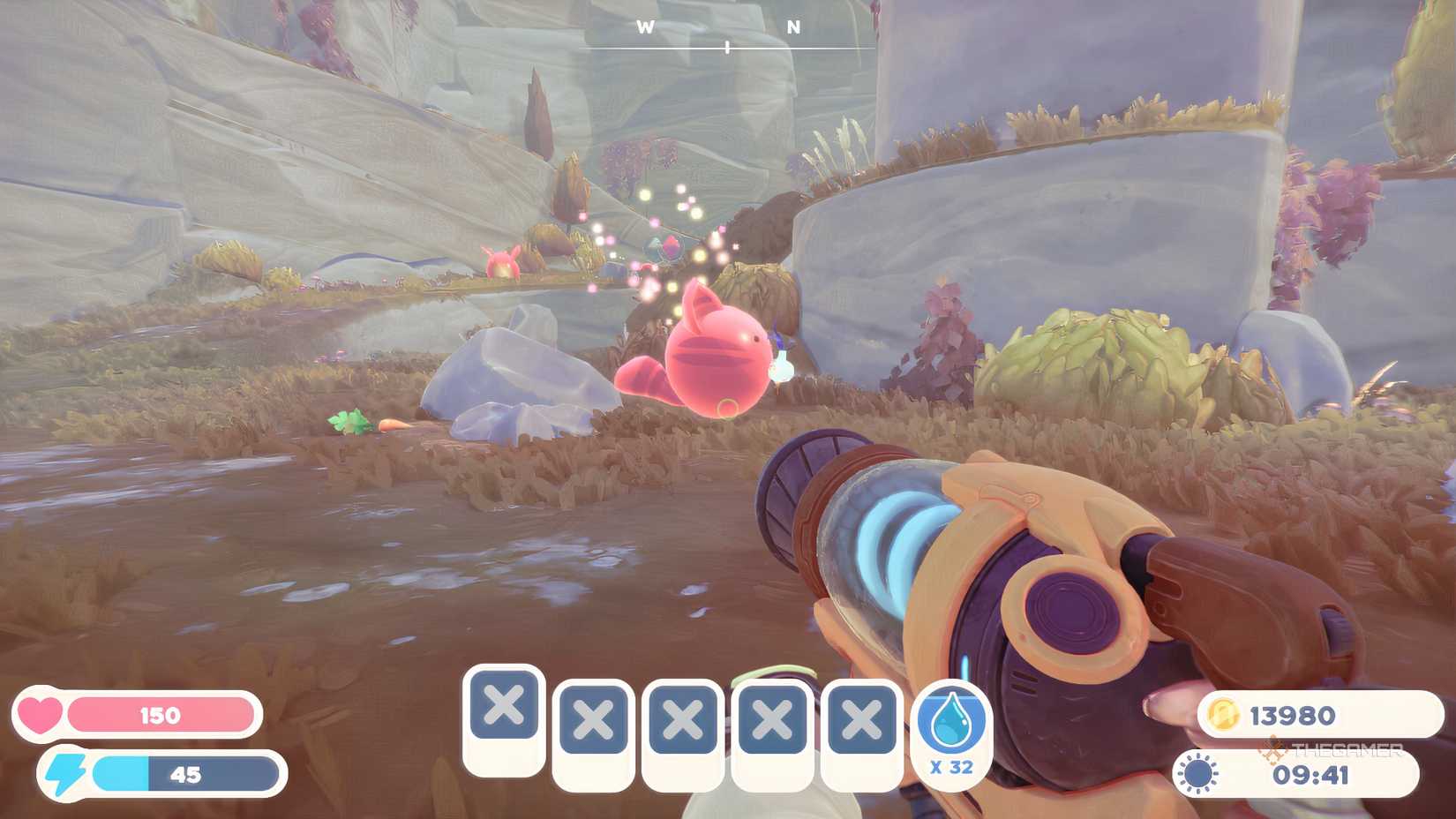The image size is (1456, 819).
Task: Click the compass heading tick mark
Action: pyautogui.click(x=725, y=46)
